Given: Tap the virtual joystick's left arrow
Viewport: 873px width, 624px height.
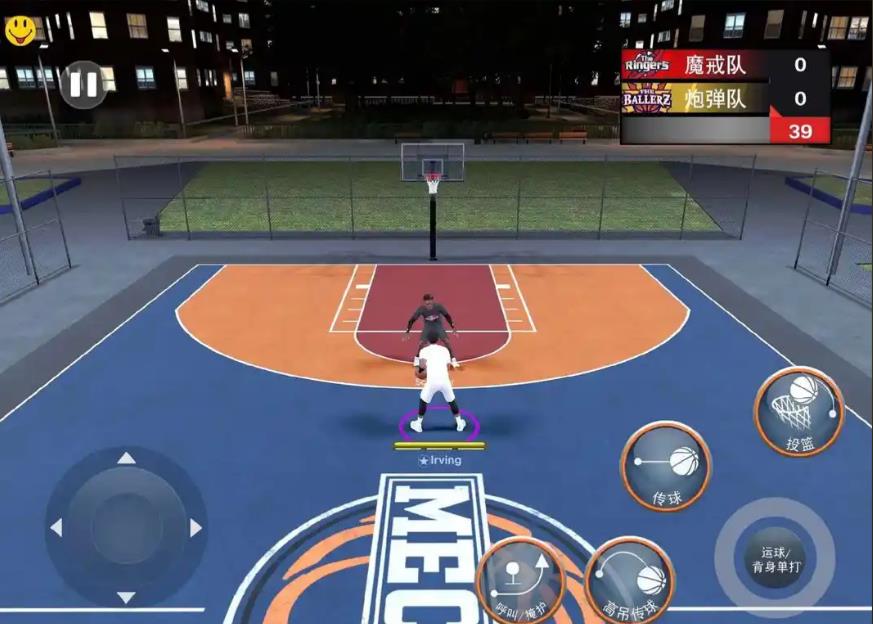Looking at the screenshot, I should click(57, 528).
